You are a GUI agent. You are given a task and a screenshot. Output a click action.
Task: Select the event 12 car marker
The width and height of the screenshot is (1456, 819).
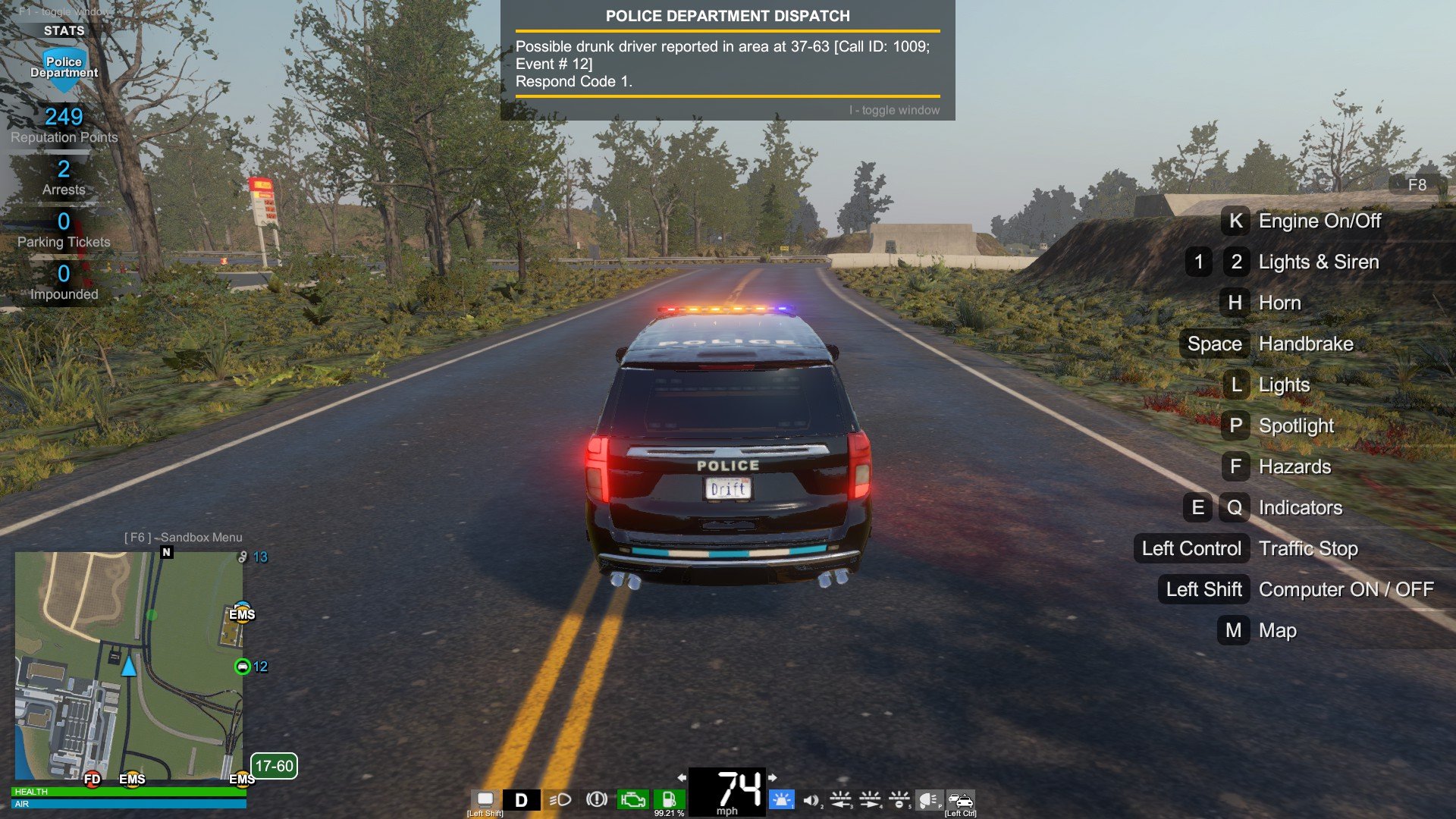tap(243, 667)
